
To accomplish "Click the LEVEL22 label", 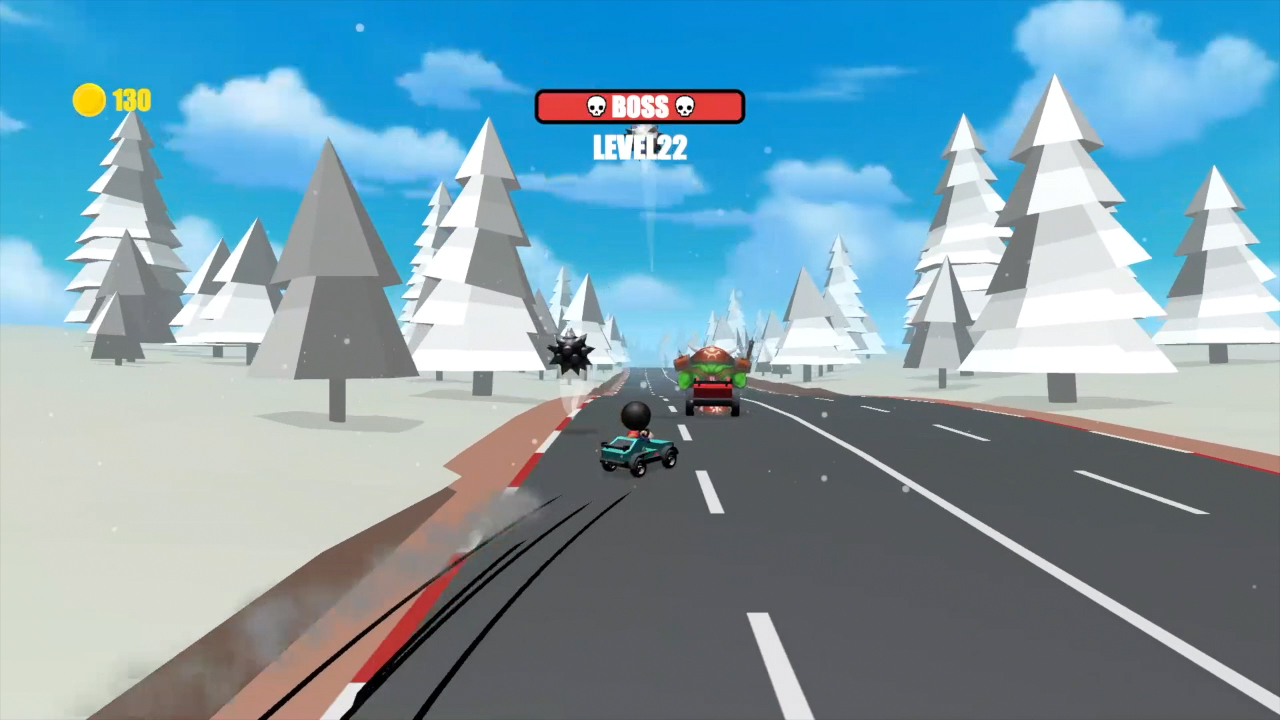I will (640, 148).
